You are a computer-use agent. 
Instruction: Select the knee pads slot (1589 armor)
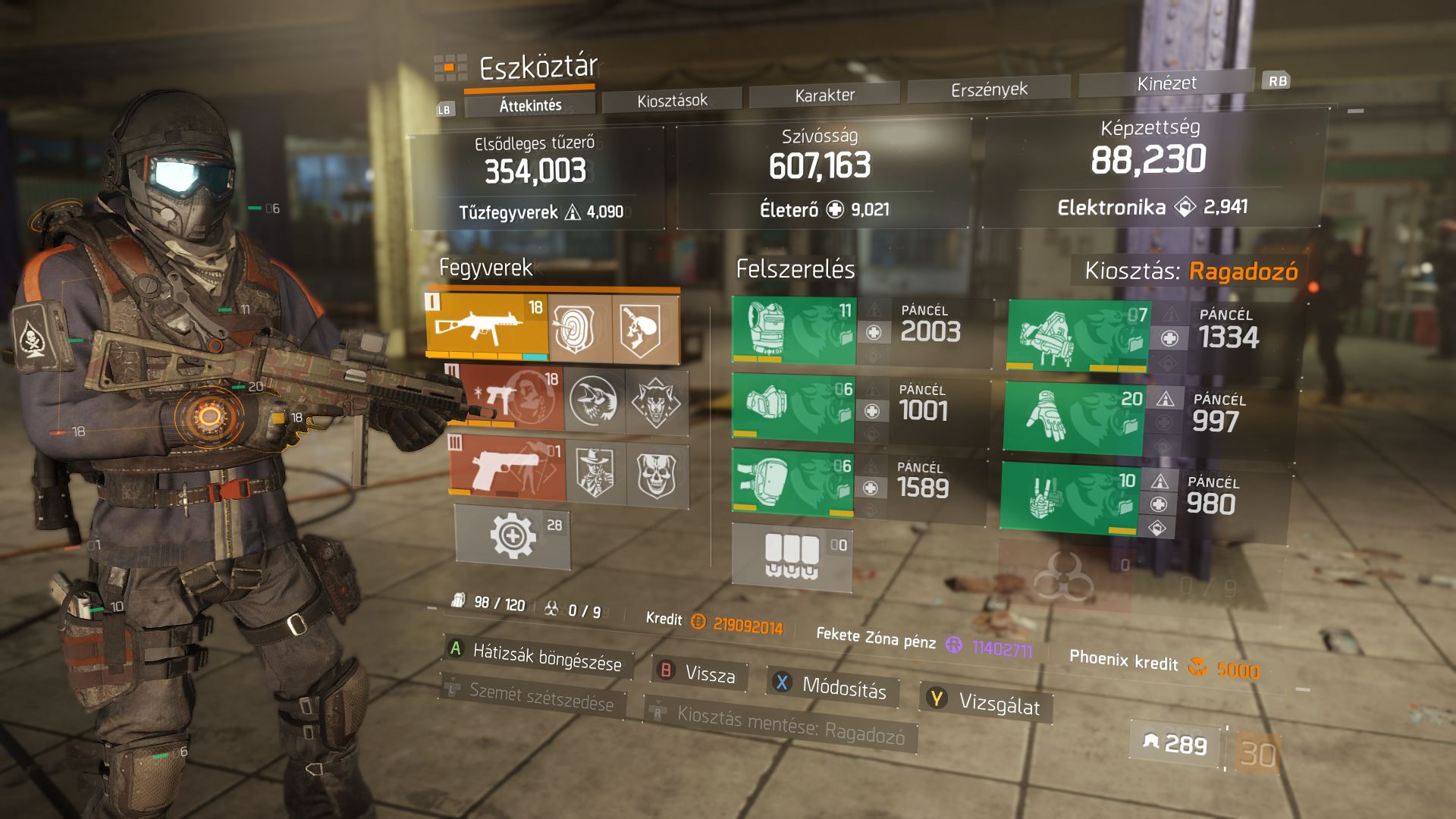(792, 484)
